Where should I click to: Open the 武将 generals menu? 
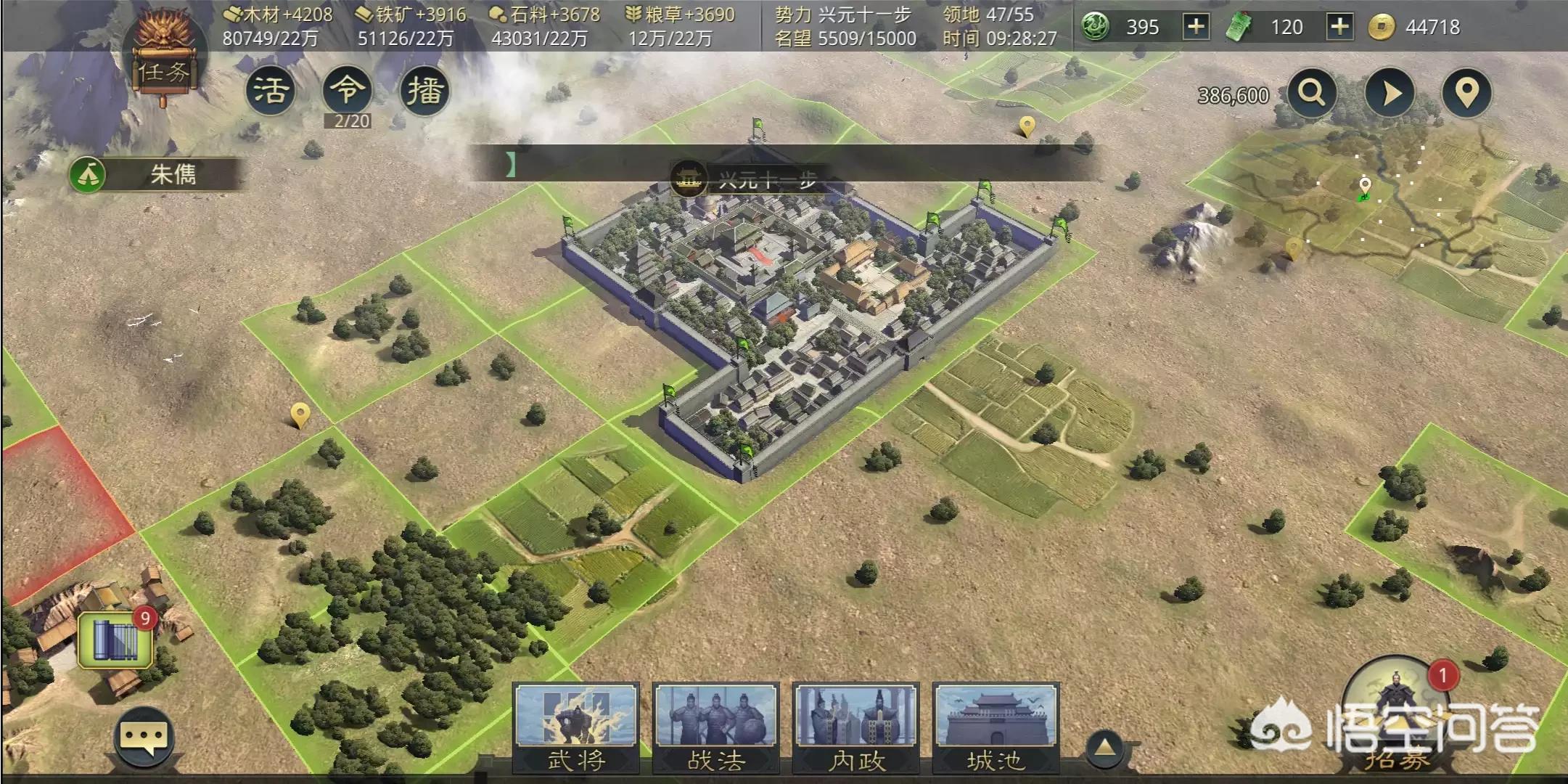click(x=576, y=727)
